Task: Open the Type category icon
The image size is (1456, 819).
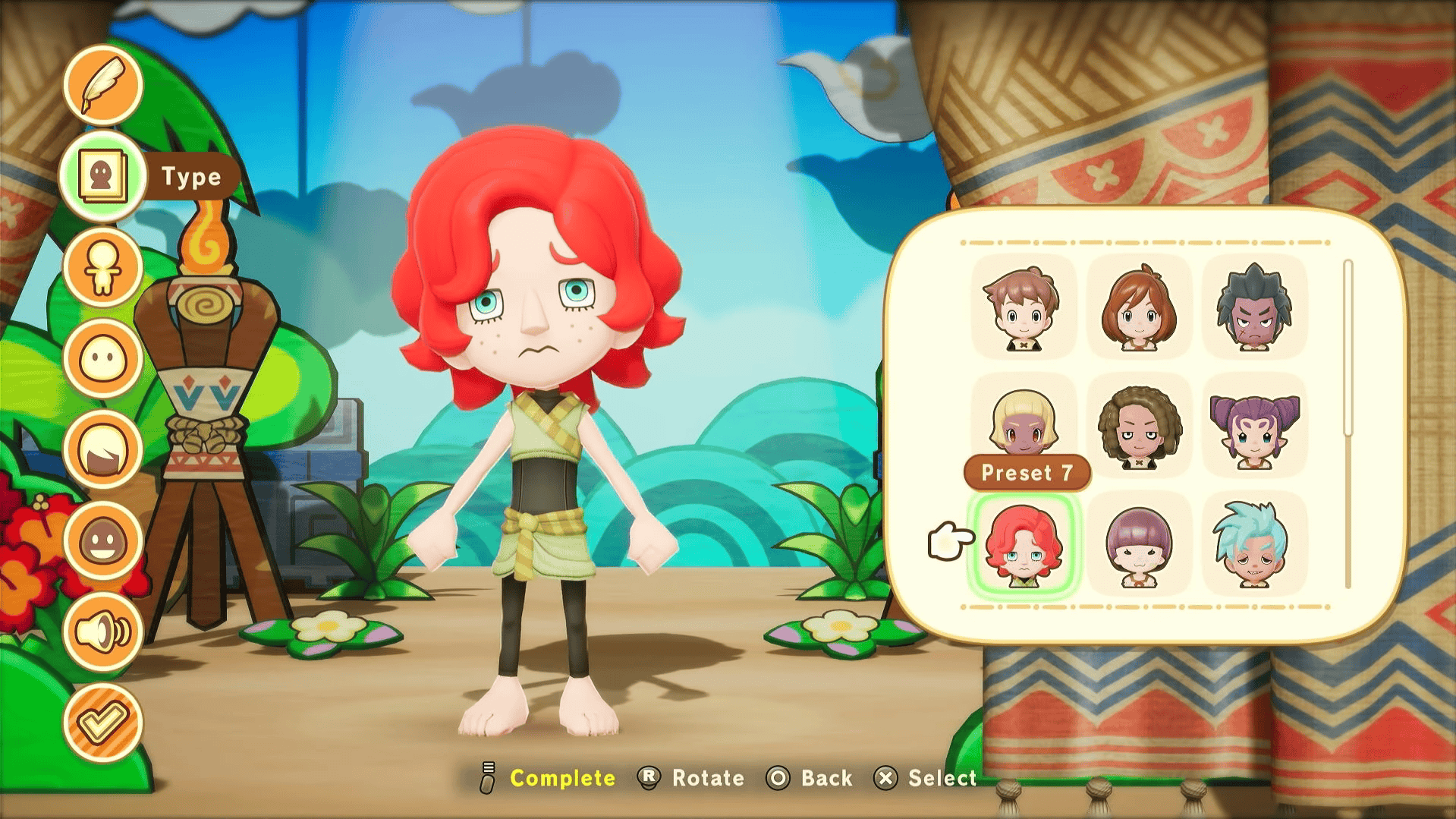Action: point(103,175)
